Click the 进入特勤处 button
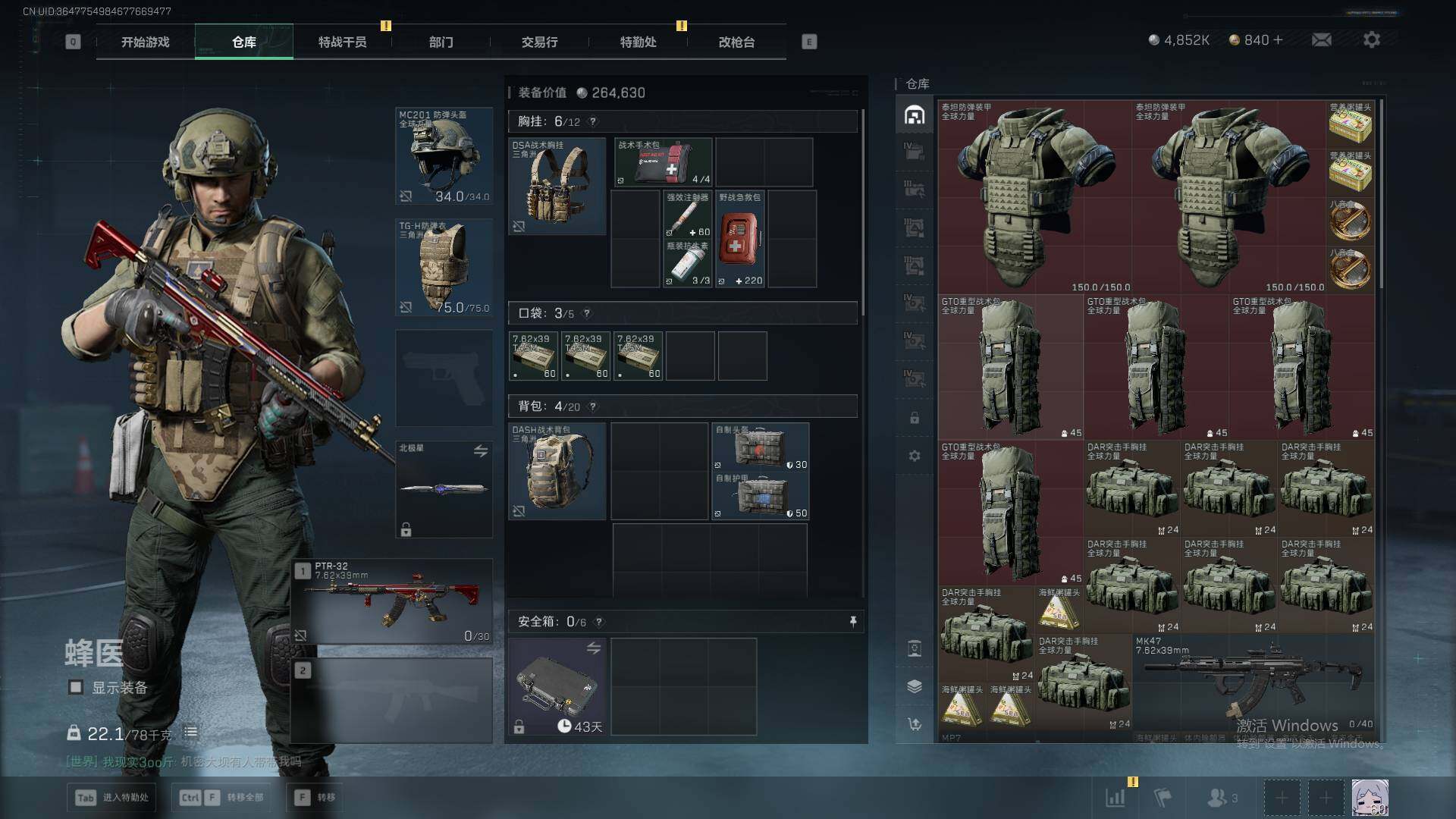1456x819 pixels. click(113, 798)
